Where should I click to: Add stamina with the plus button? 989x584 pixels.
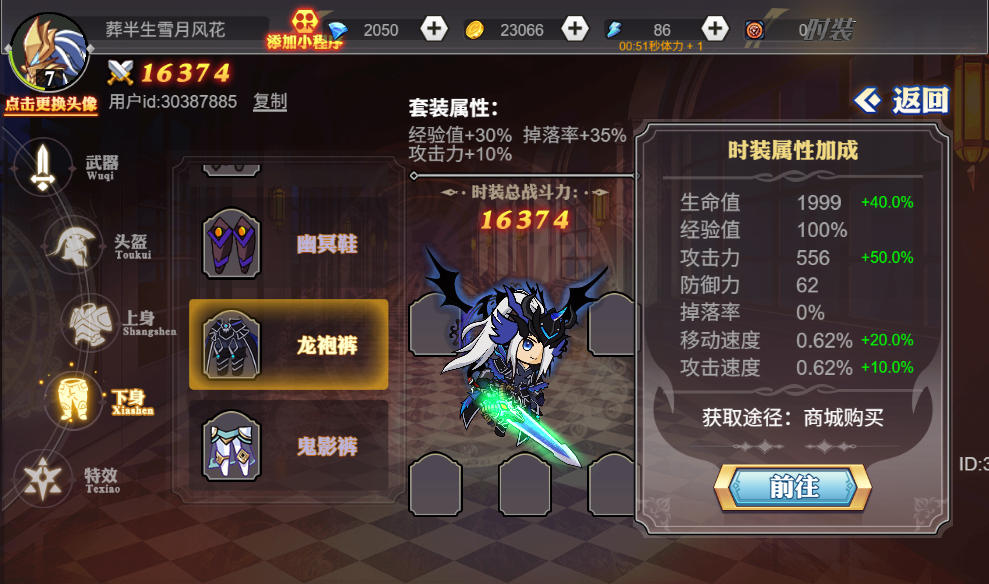714,29
